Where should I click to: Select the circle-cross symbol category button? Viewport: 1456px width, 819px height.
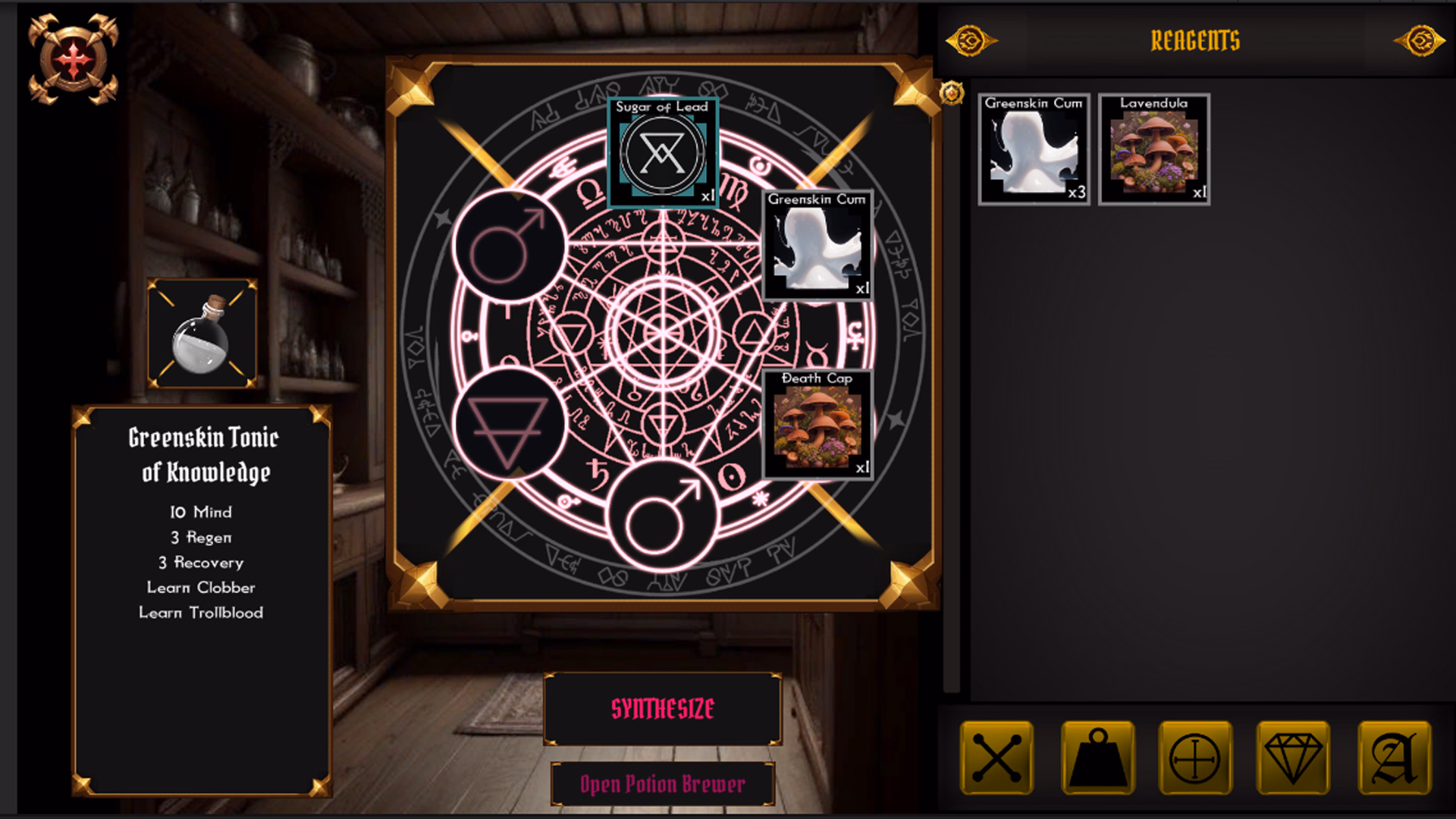[1194, 758]
